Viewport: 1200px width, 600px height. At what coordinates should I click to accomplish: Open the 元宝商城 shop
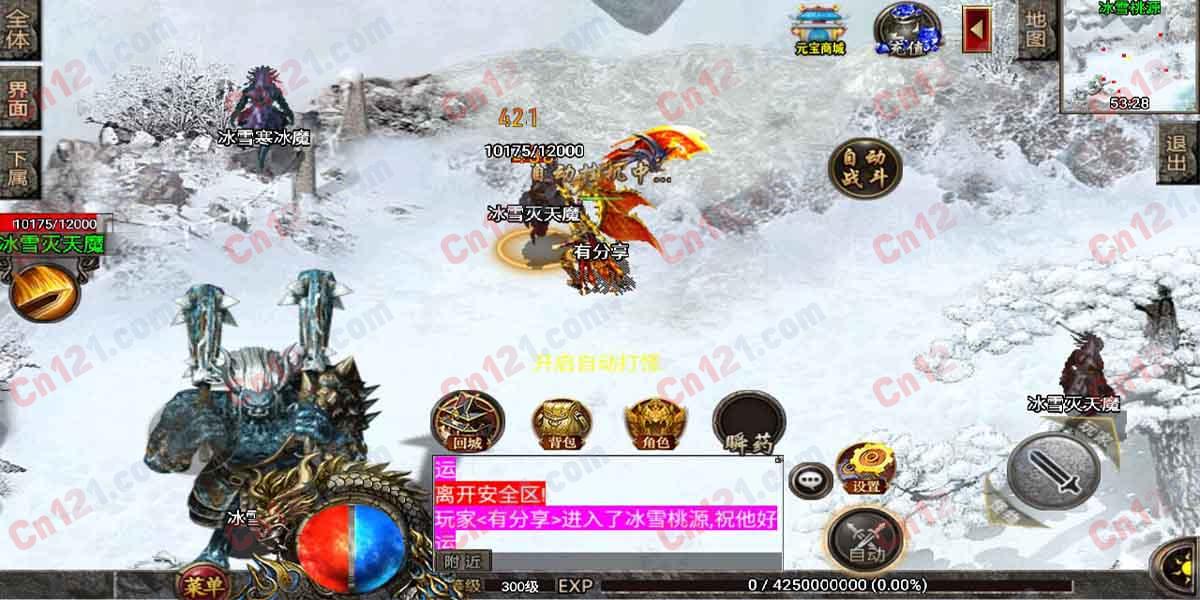(820, 28)
